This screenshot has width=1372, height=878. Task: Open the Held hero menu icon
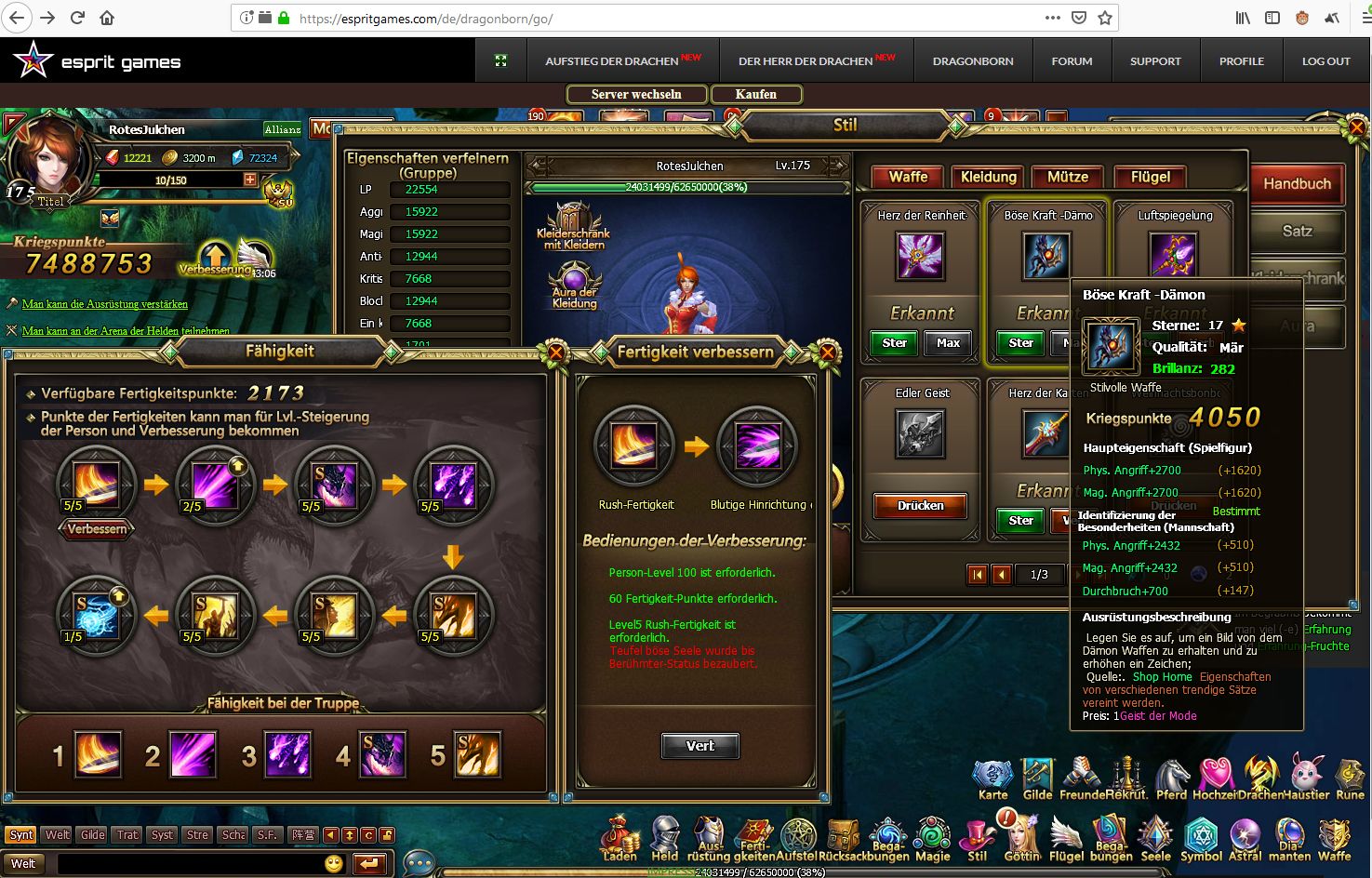pyautogui.click(x=664, y=837)
